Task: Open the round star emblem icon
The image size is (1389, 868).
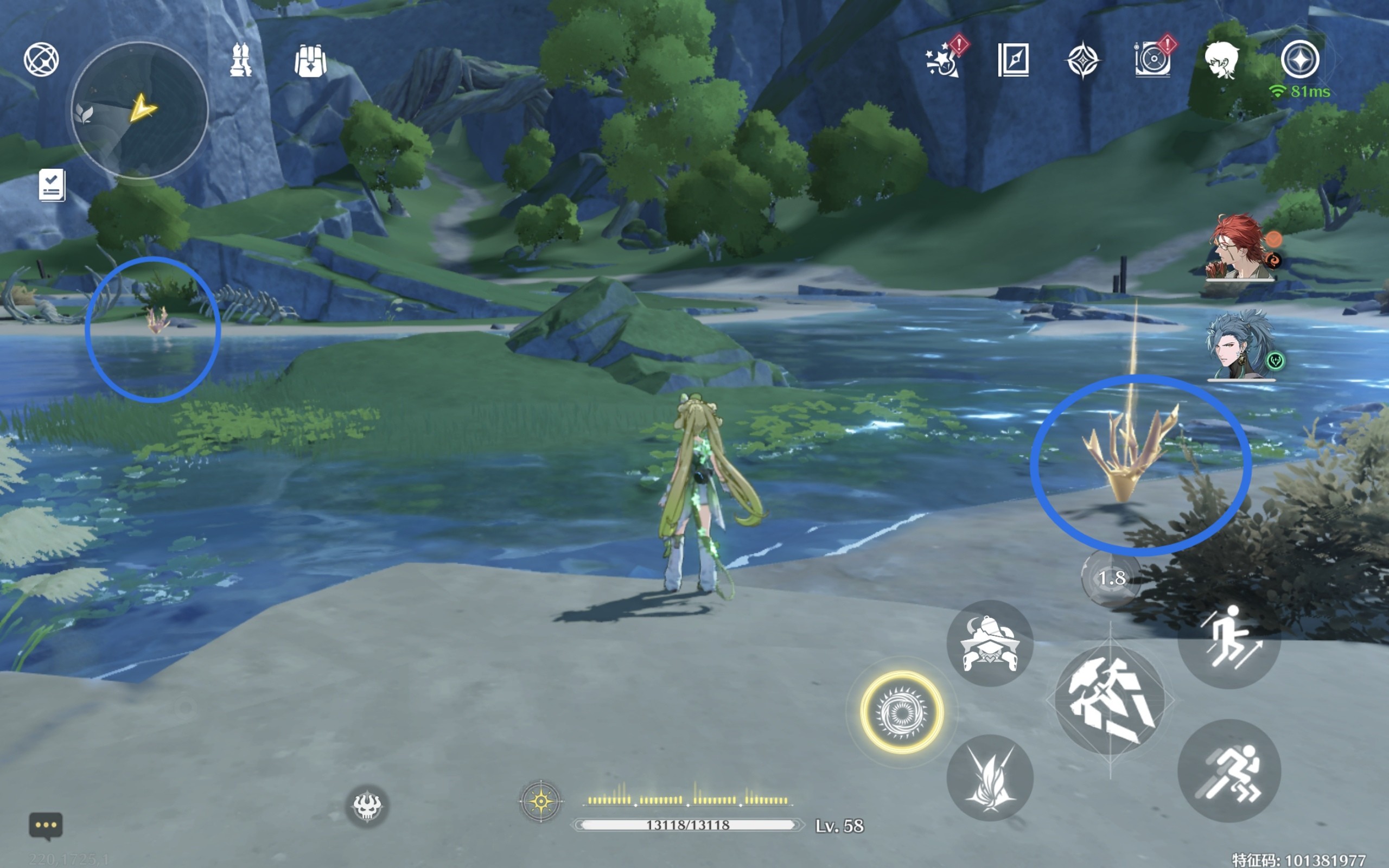Action: coord(1300,59)
